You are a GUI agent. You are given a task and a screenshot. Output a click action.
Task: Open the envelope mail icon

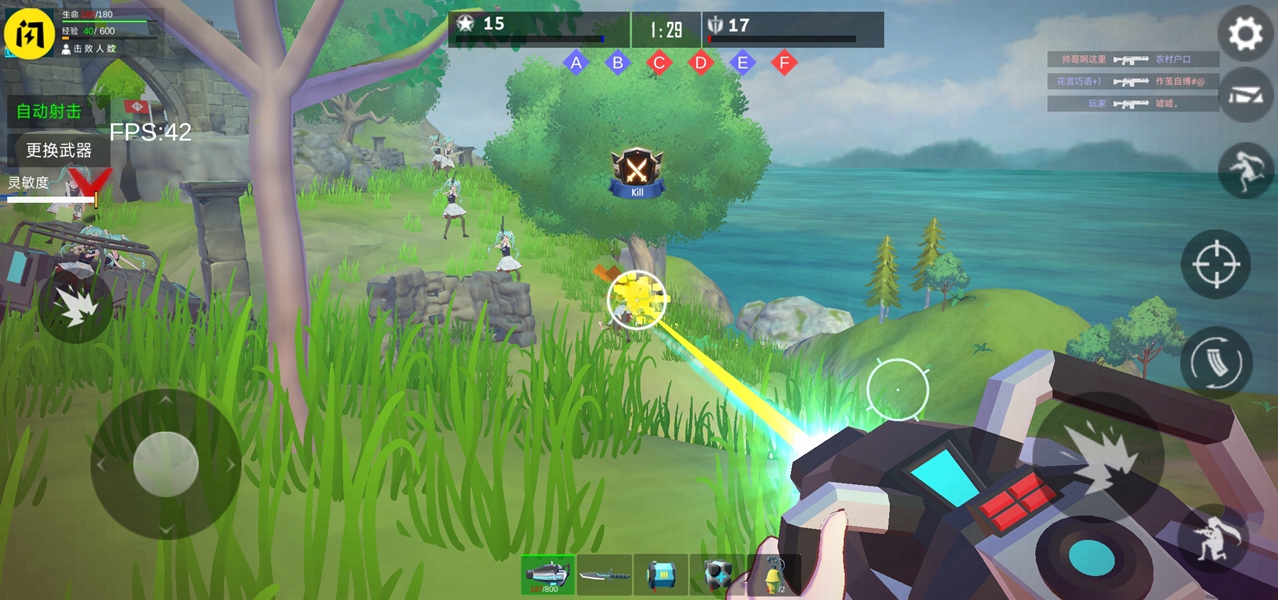1245,95
